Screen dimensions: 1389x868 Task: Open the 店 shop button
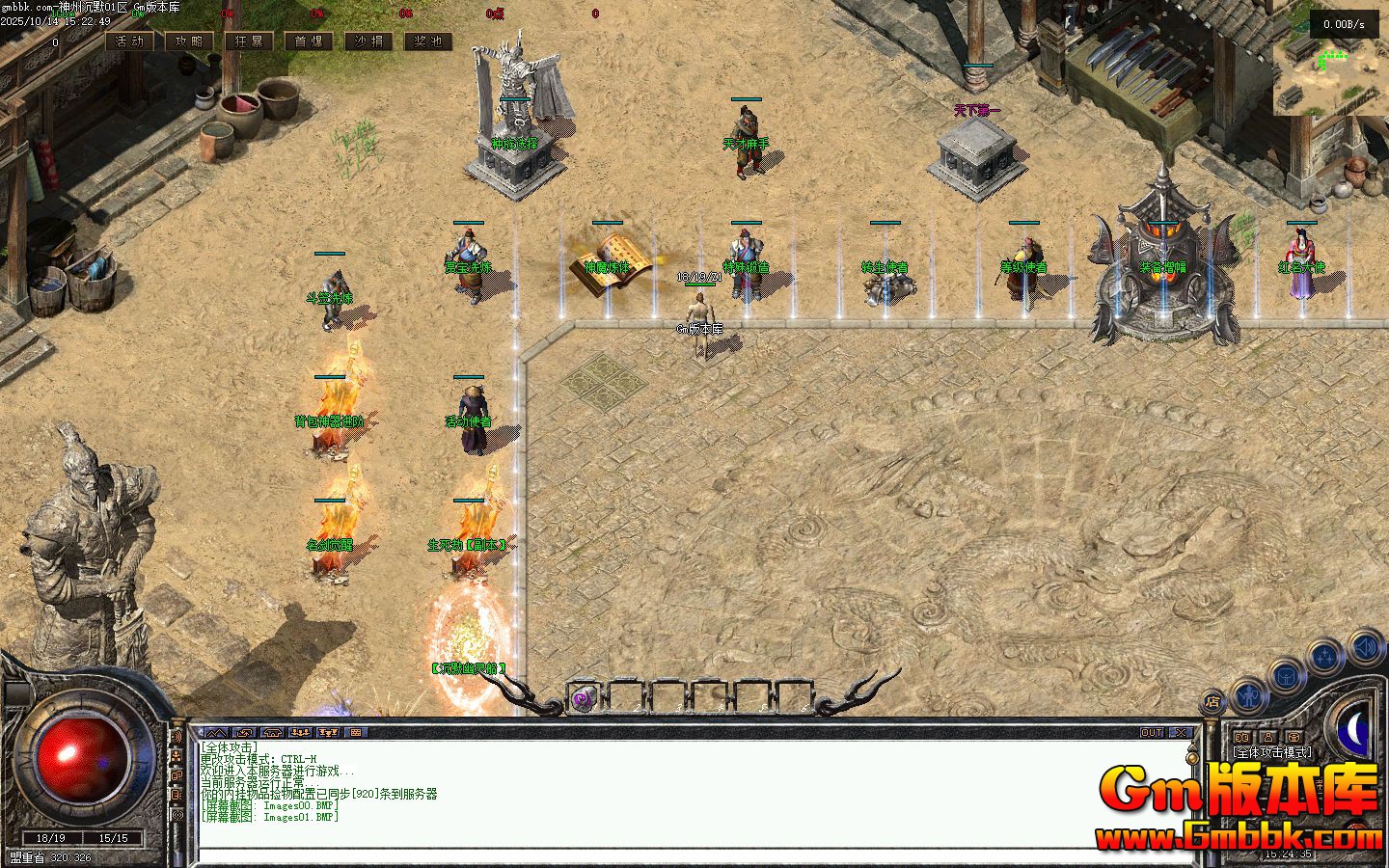[x=1213, y=702]
